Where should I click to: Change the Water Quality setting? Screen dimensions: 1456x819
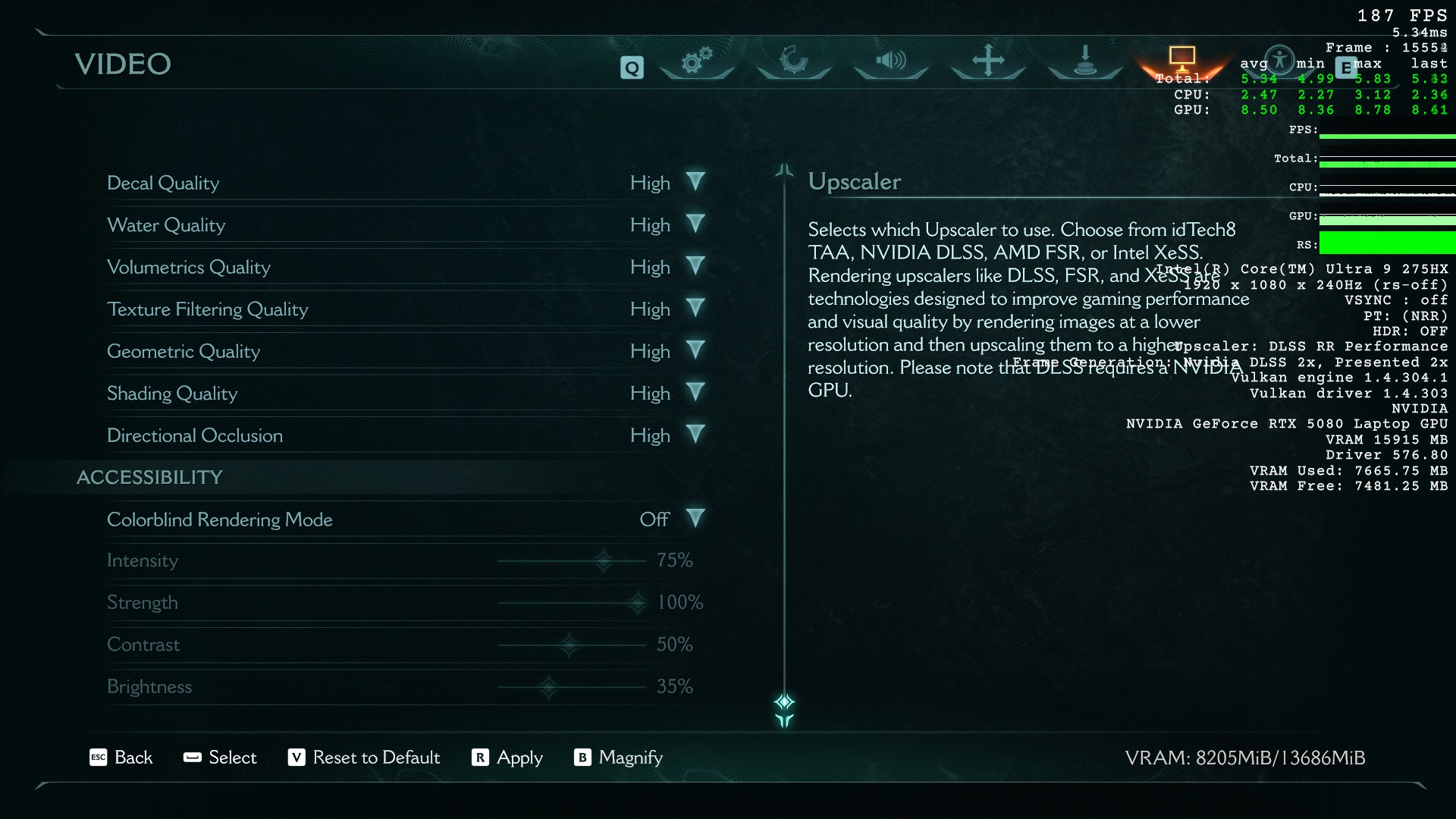pyautogui.click(x=695, y=224)
